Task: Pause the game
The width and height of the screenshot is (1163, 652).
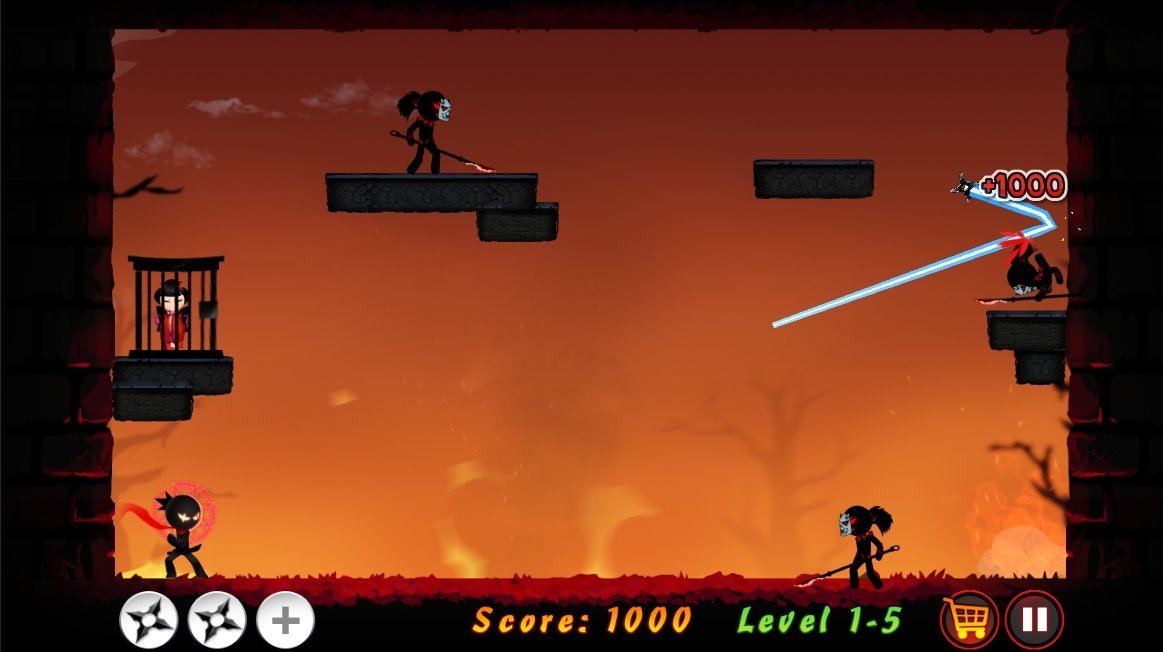Action: tap(1034, 620)
